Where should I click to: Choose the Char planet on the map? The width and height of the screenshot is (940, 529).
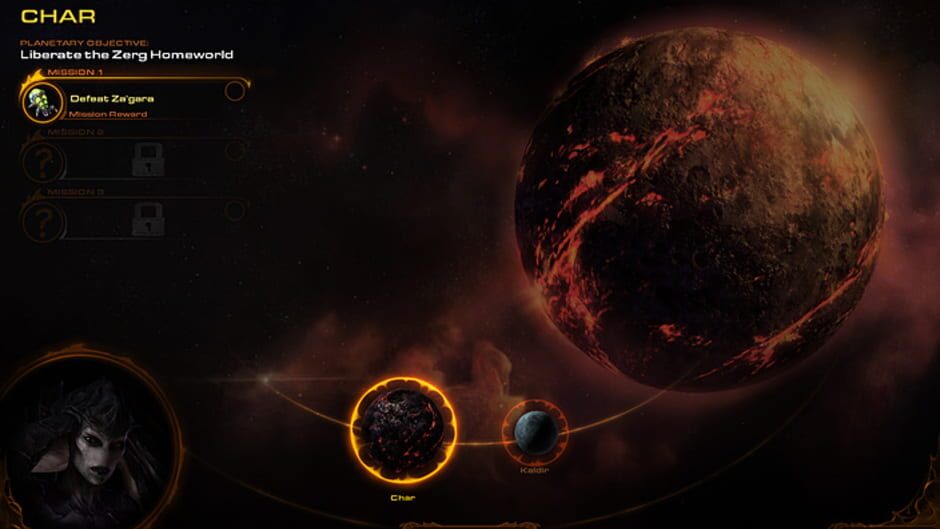pyautogui.click(x=404, y=431)
